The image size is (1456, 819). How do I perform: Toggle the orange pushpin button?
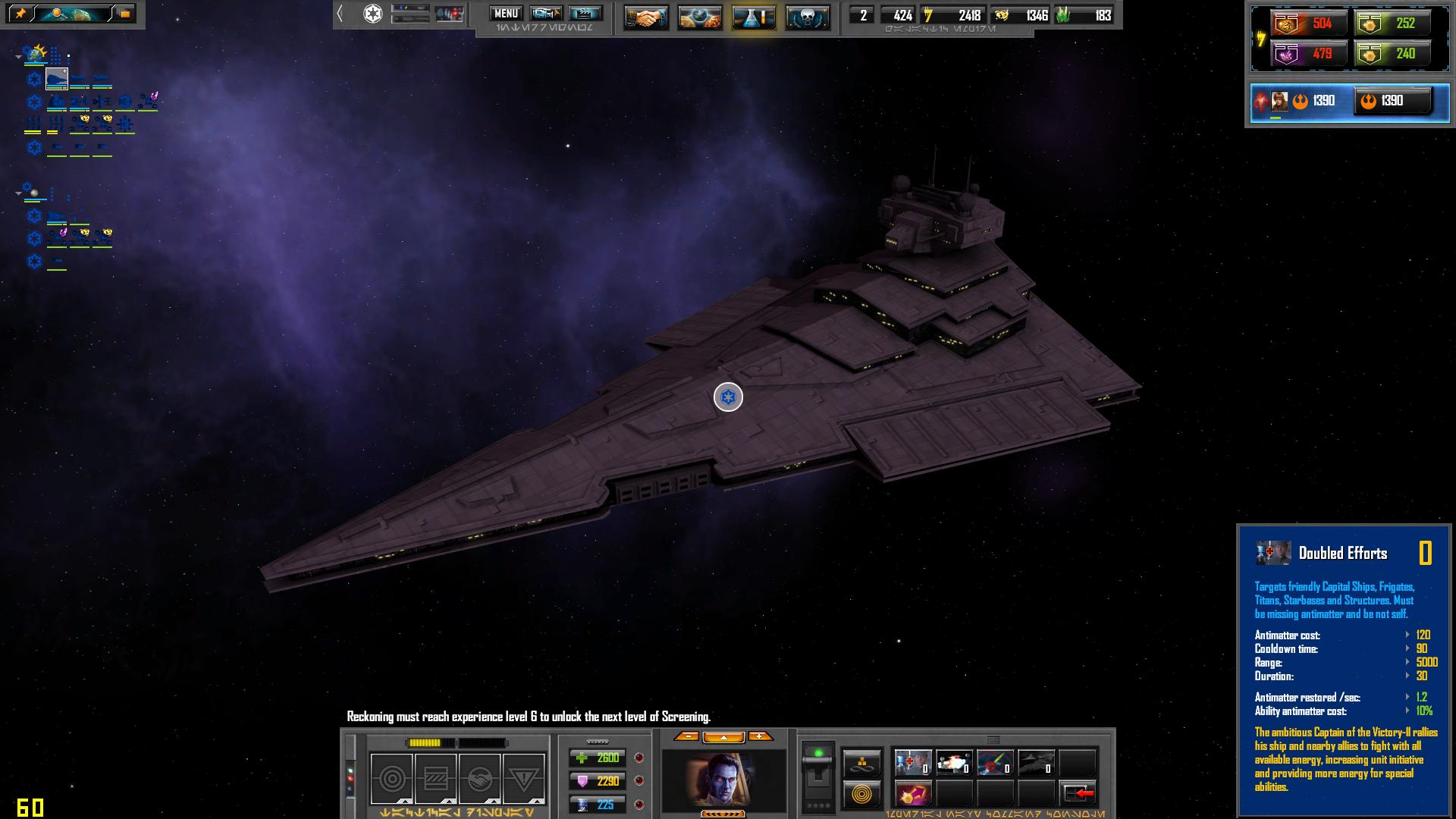pyautogui.click(x=20, y=14)
